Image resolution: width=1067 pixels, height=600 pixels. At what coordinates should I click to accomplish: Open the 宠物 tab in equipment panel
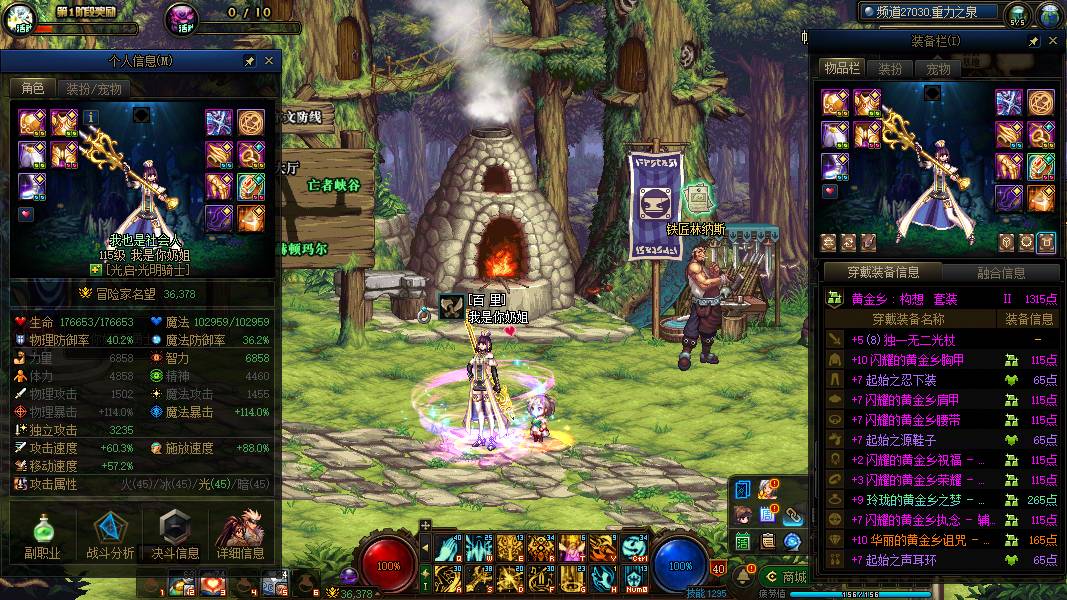click(x=938, y=69)
